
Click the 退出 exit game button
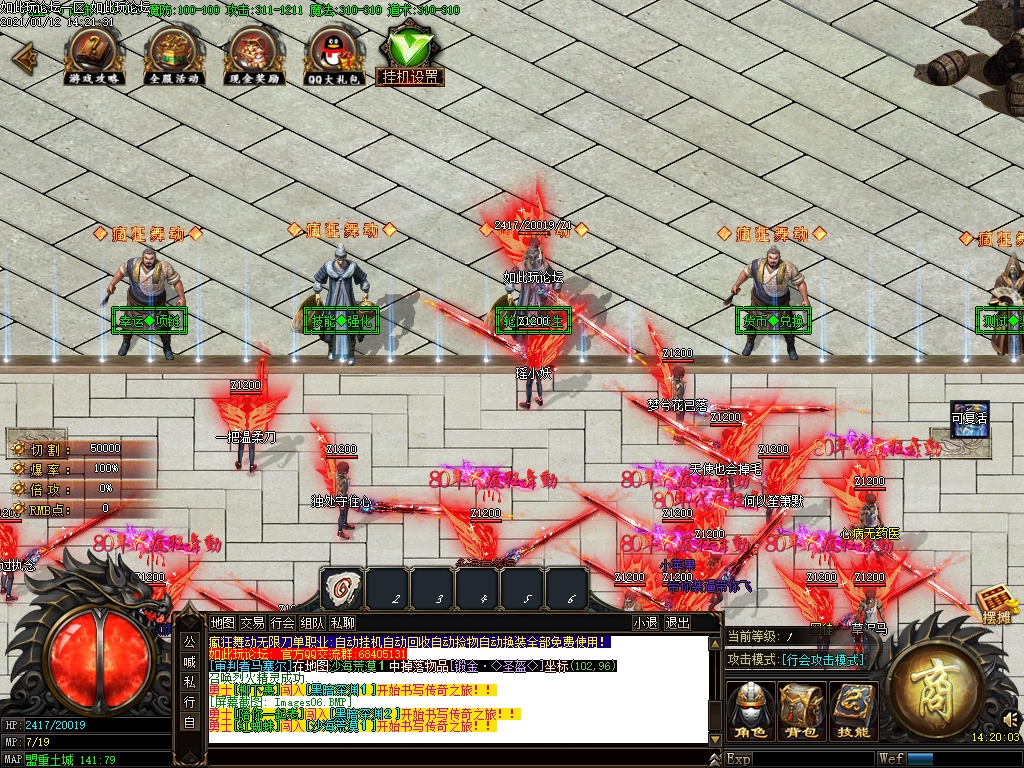[678, 622]
